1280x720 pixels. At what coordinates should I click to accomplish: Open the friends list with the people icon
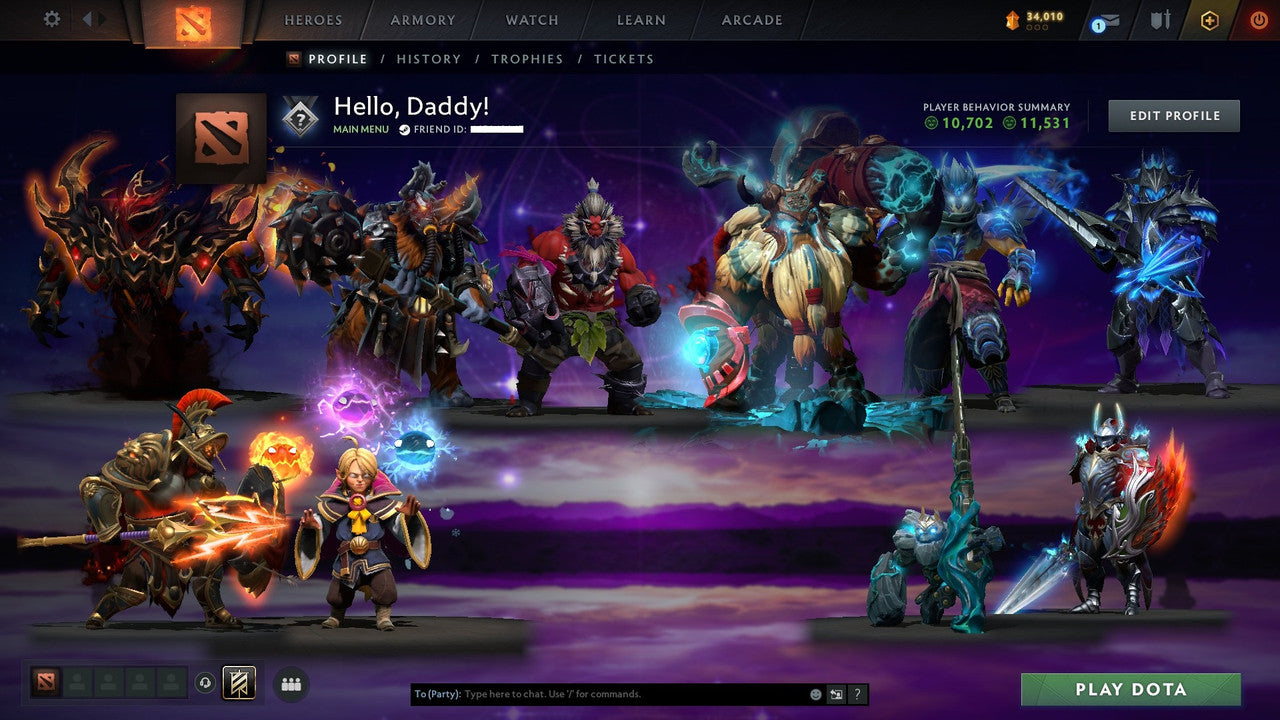point(290,683)
